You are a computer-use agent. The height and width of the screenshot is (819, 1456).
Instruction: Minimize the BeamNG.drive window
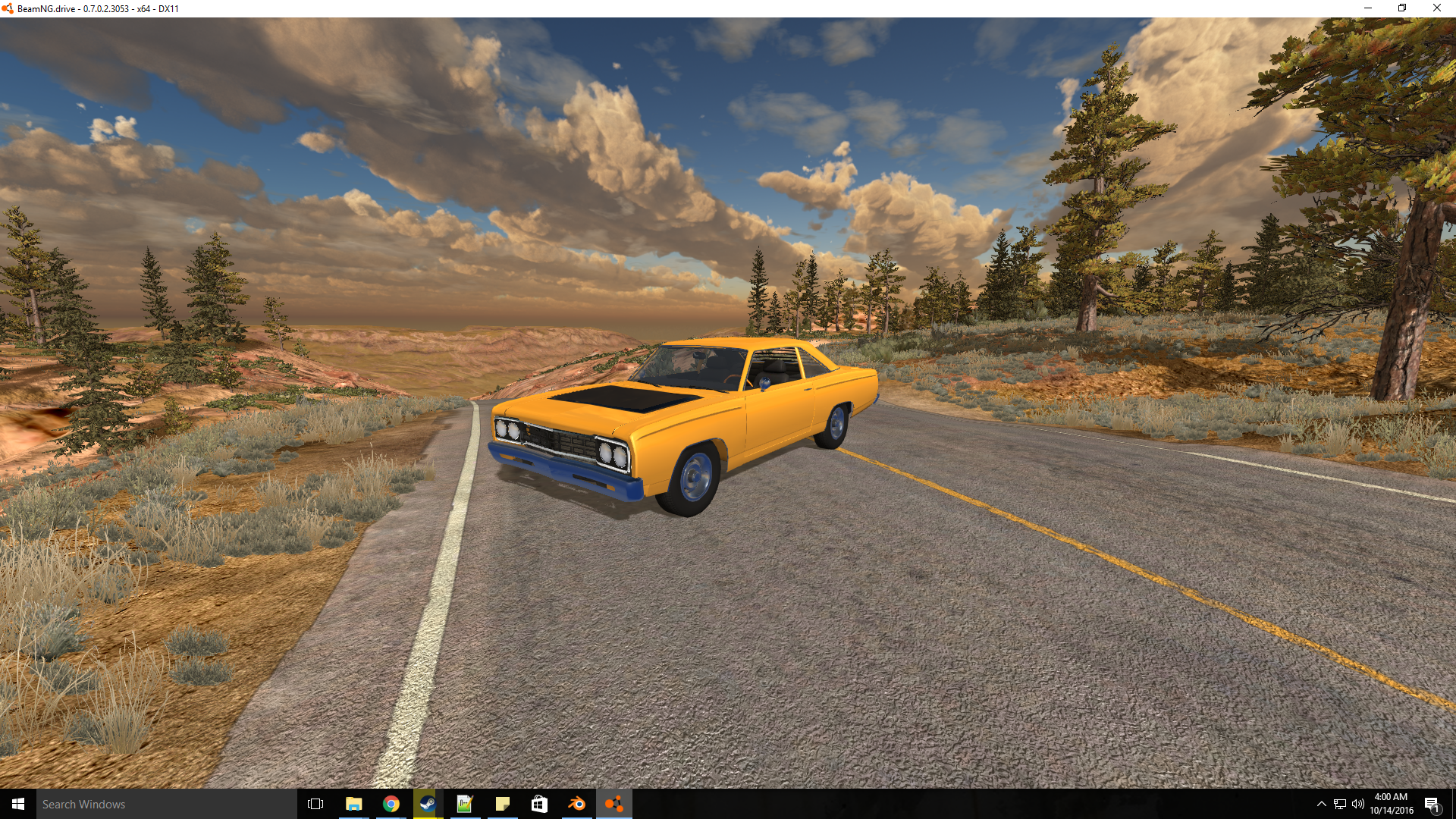coord(1367,8)
